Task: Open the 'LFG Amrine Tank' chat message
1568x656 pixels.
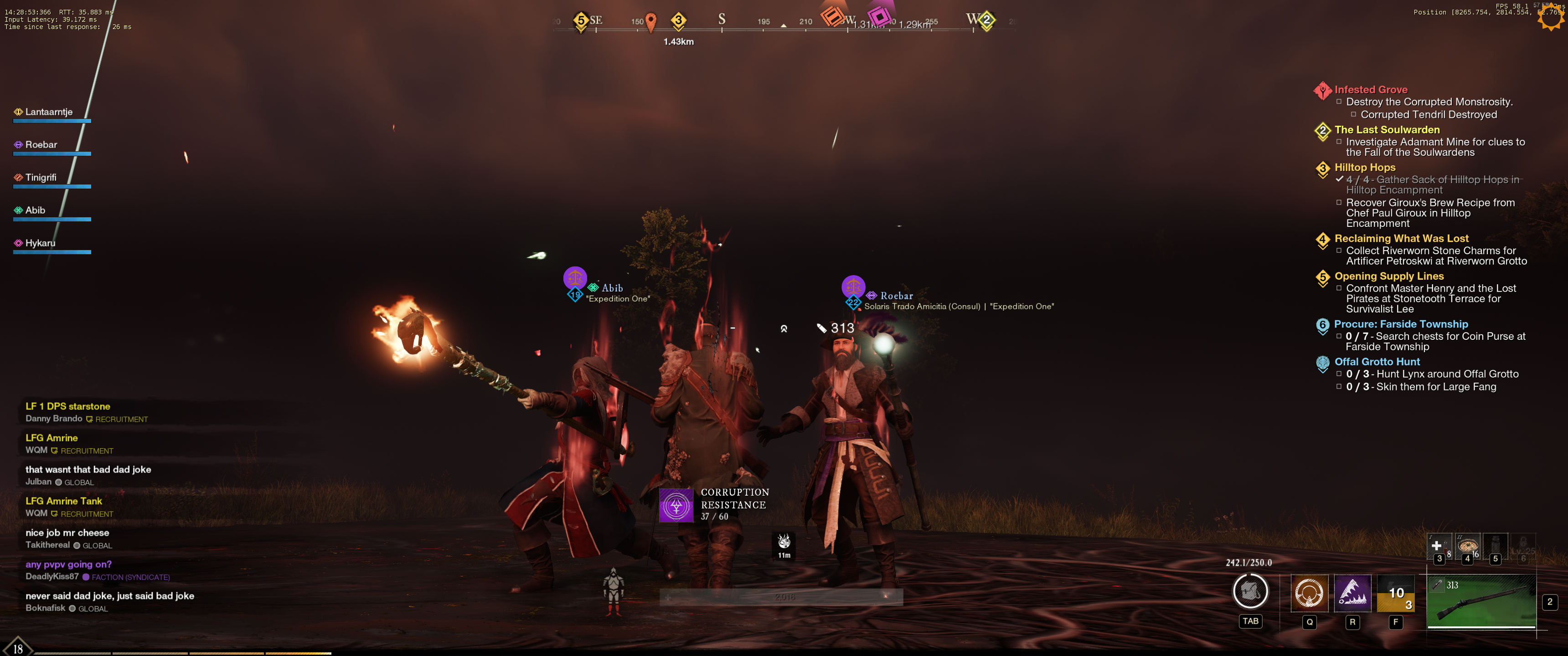Action: pyautogui.click(x=64, y=501)
